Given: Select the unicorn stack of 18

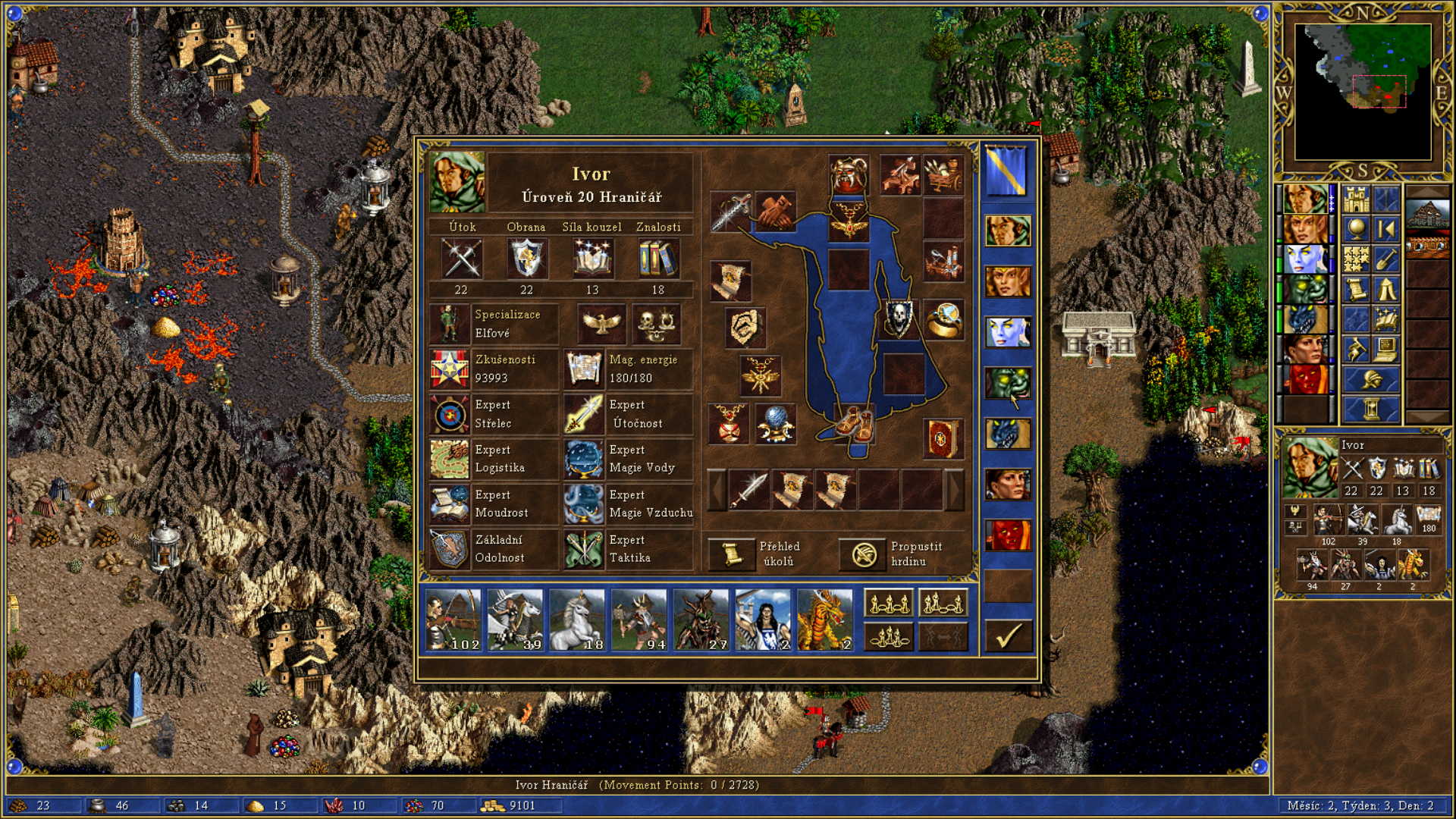Looking at the screenshot, I should tap(576, 620).
